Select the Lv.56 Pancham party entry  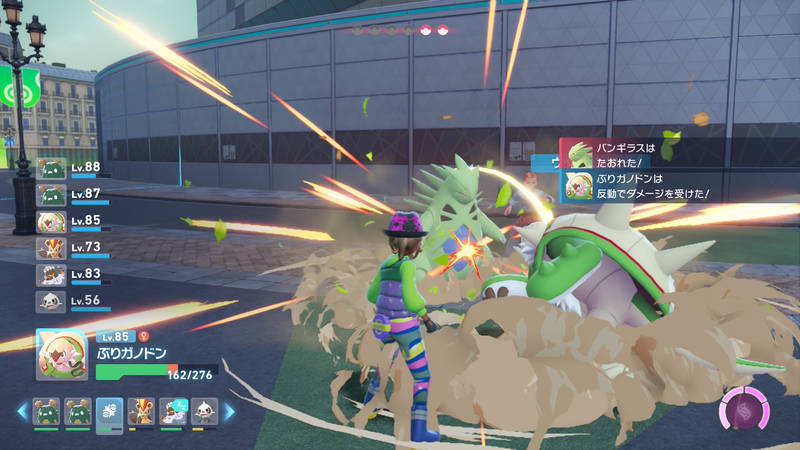73,301
